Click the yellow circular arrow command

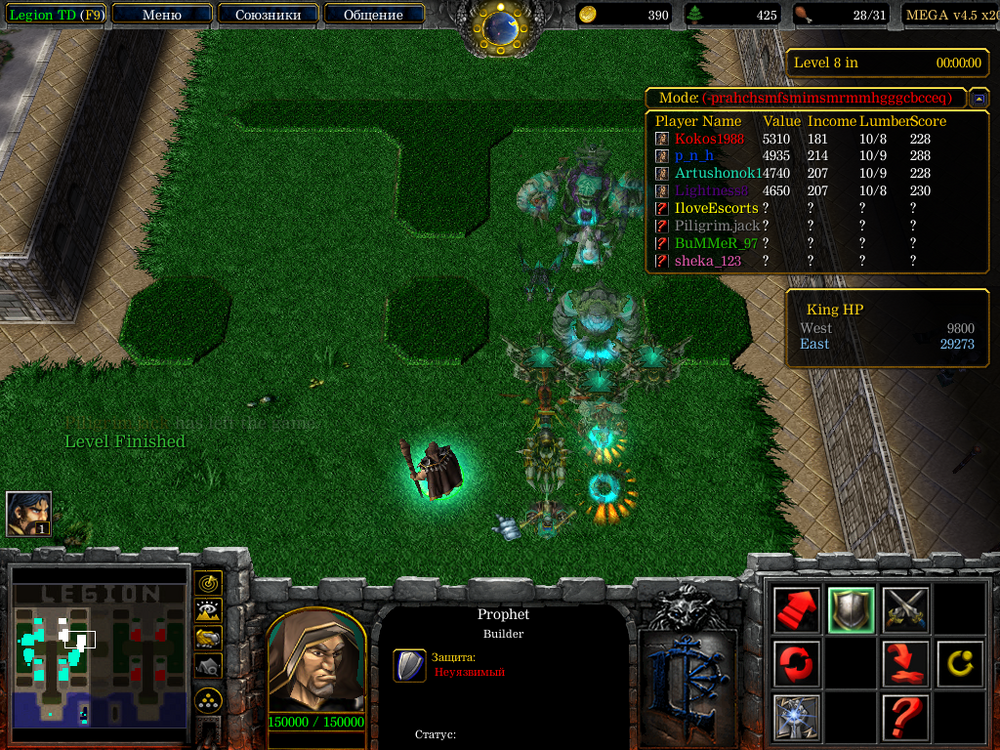[x=959, y=662]
